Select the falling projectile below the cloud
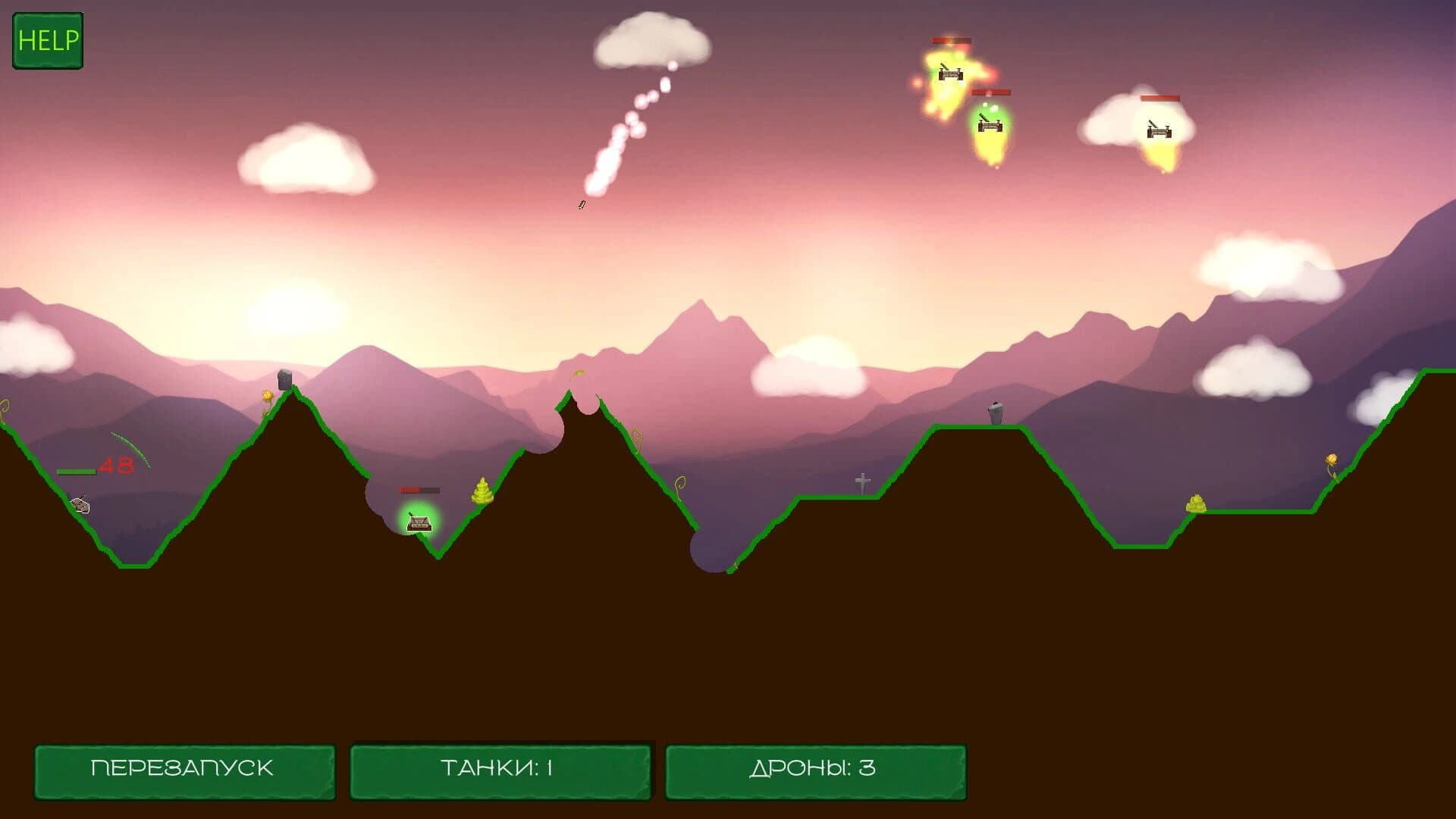The height and width of the screenshot is (819, 1456). click(582, 203)
